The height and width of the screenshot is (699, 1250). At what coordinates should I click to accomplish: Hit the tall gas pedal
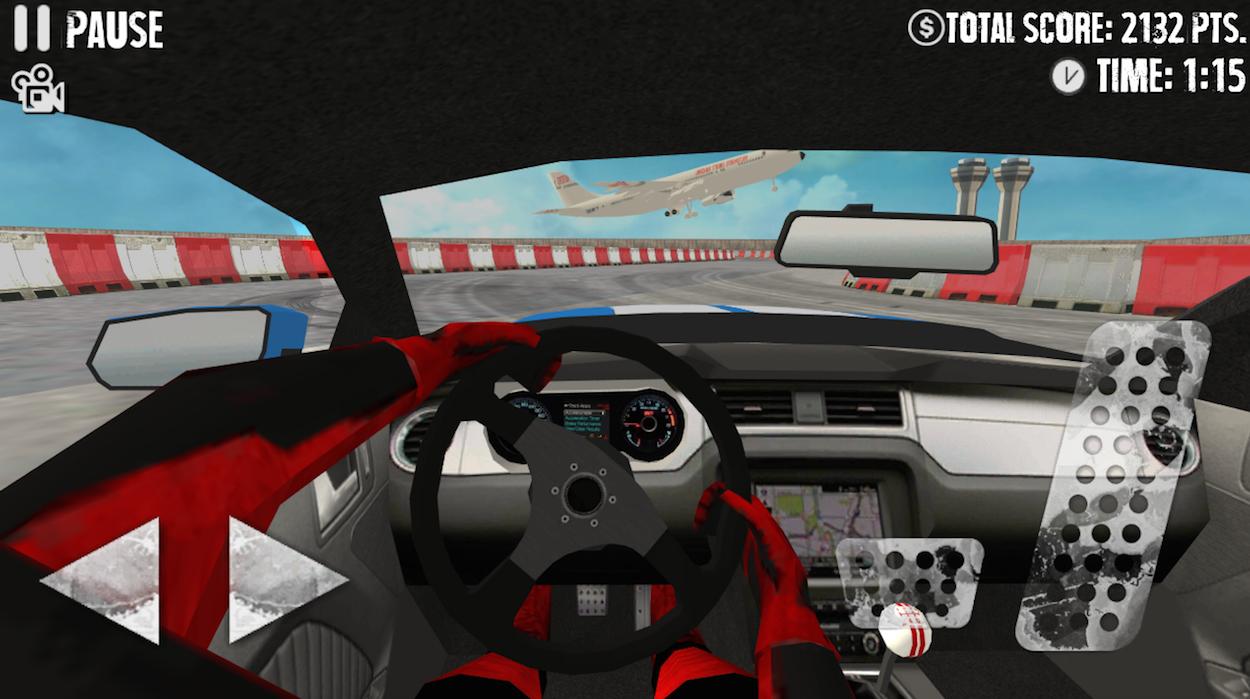pos(1112,485)
